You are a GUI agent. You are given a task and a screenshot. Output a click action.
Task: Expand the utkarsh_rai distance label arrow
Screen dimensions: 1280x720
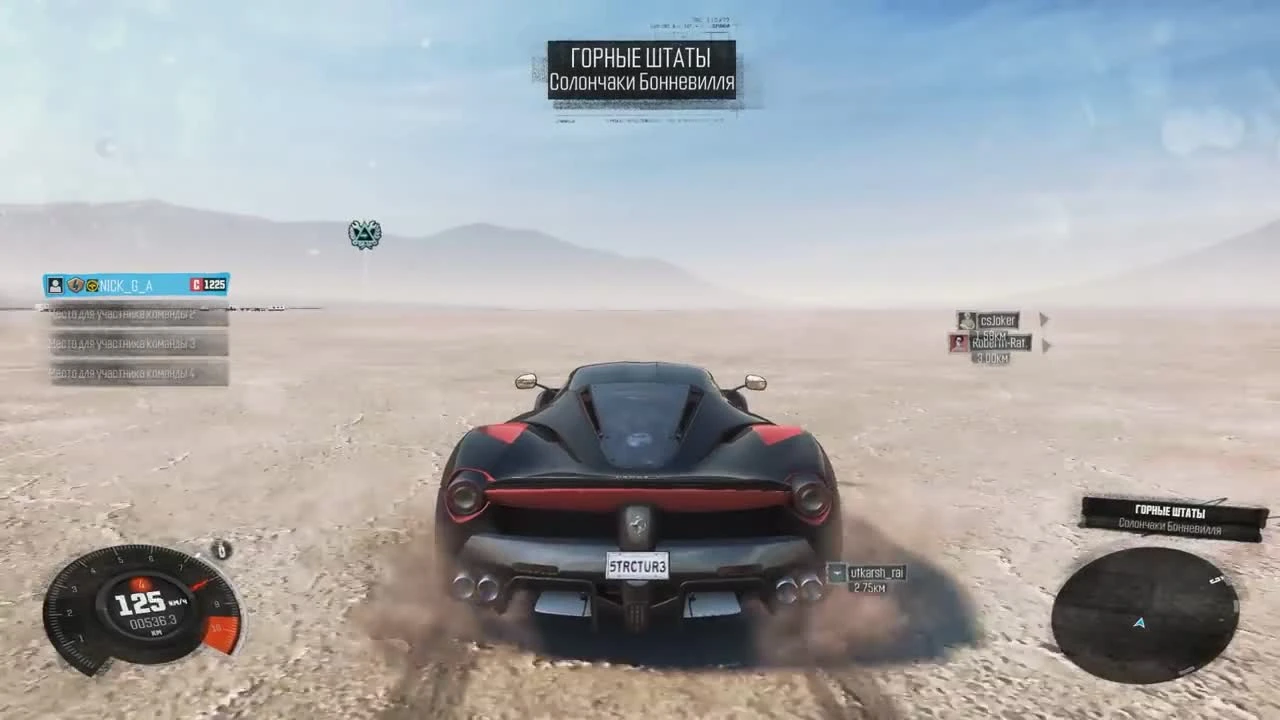[x=839, y=573]
